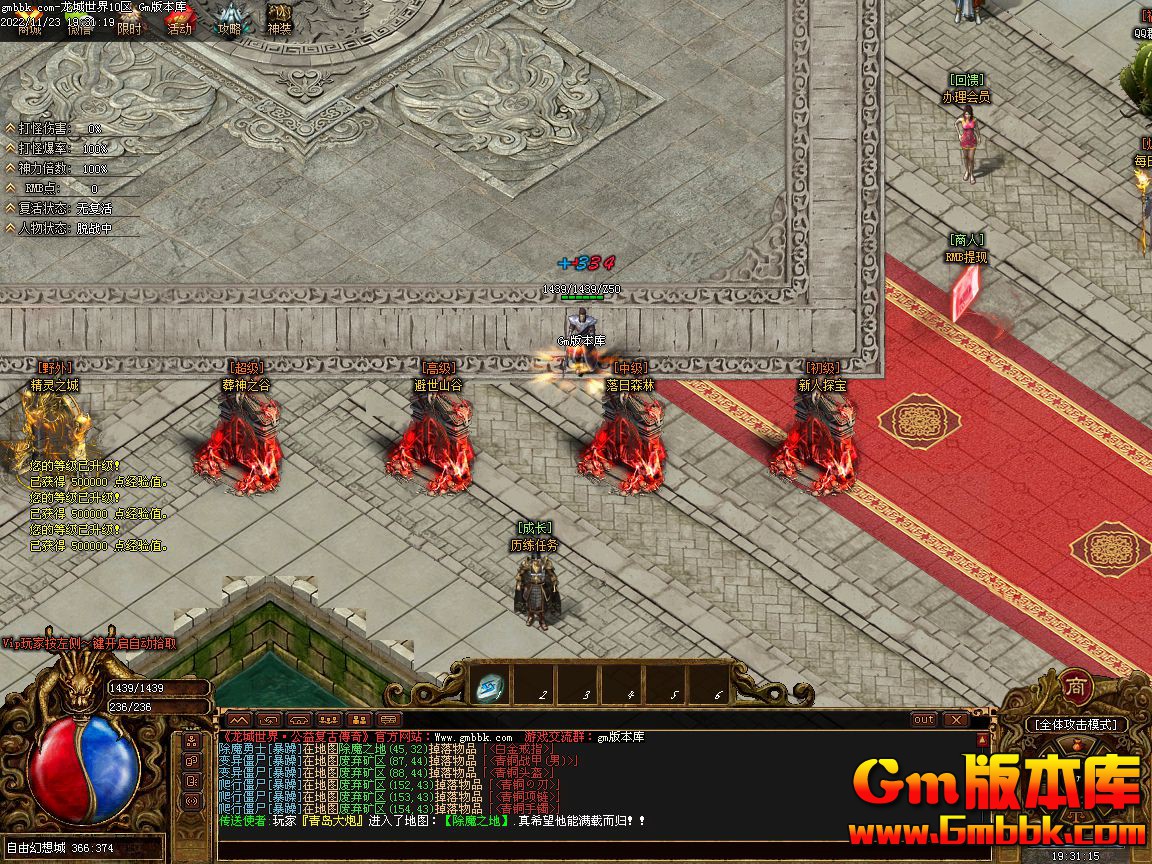The height and width of the screenshot is (864, 1152).
Task: Click the topmost side button beside the chat
Action: (192, 742)
